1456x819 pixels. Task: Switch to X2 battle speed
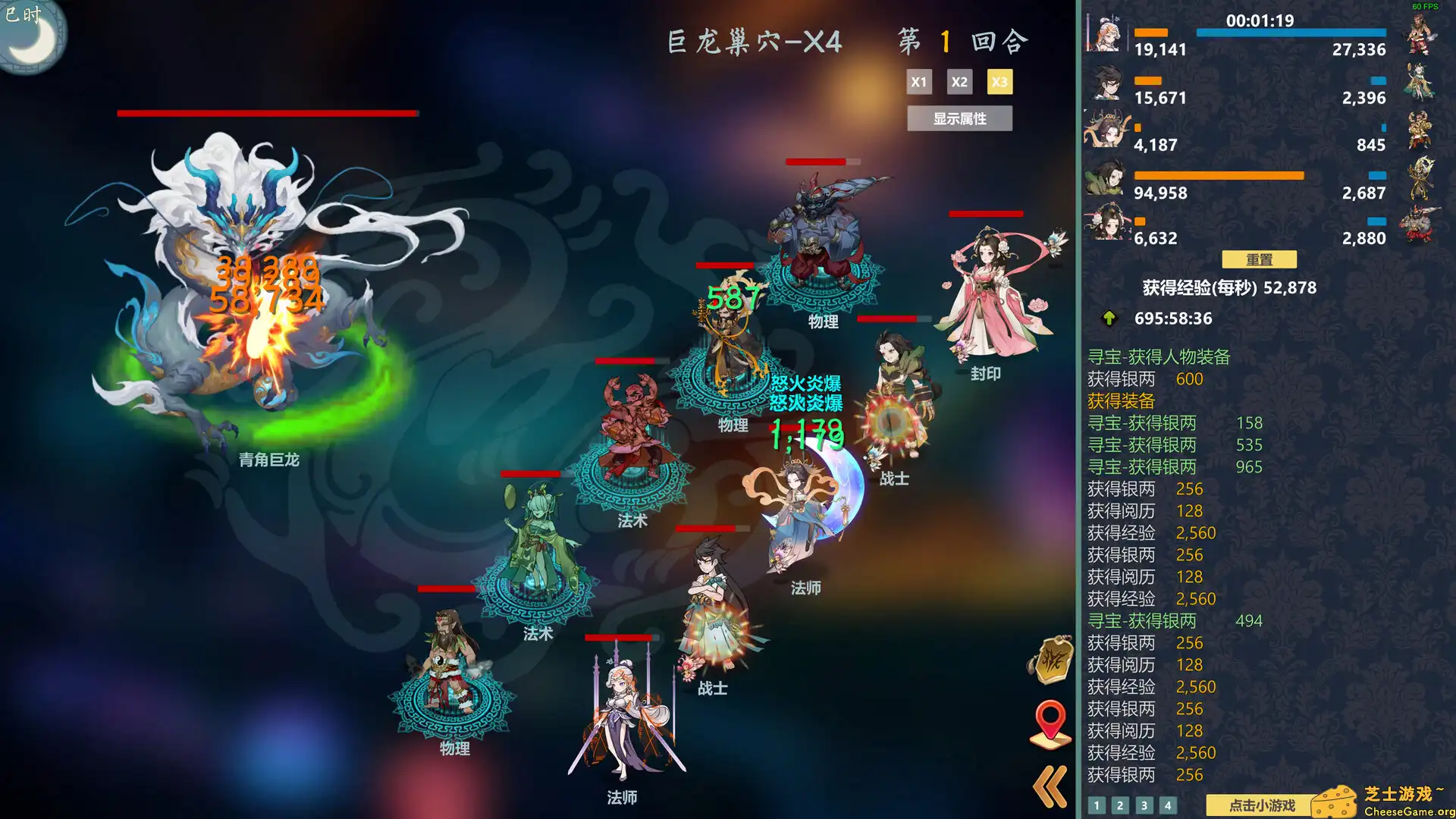(959, 81)
